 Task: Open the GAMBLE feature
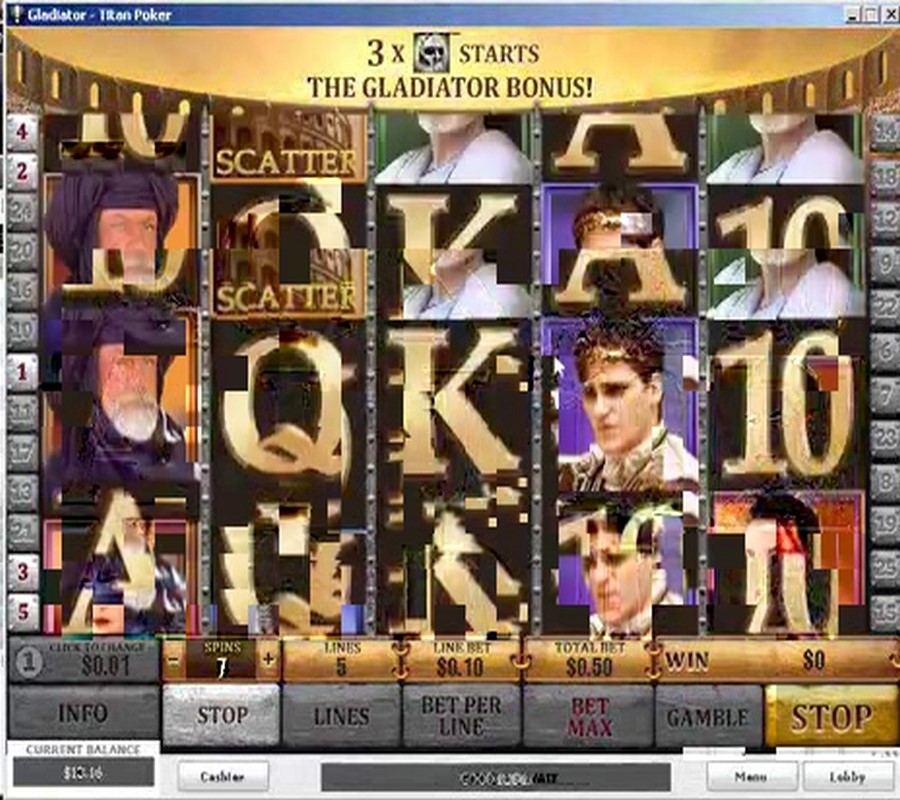pos(708,715)
